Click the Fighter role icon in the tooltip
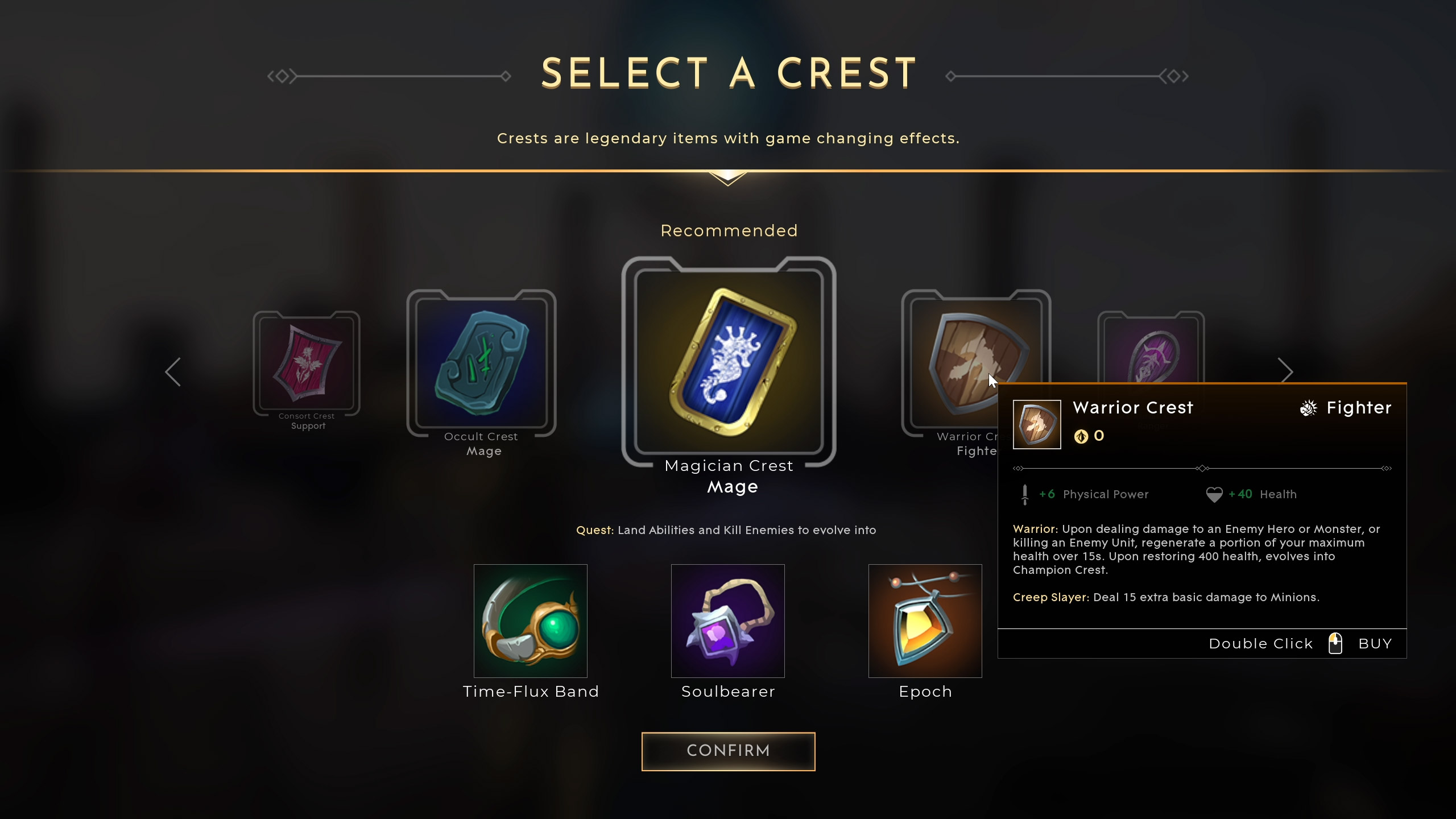Viewport: 1456px width, 819px height. click(1309, 408)
